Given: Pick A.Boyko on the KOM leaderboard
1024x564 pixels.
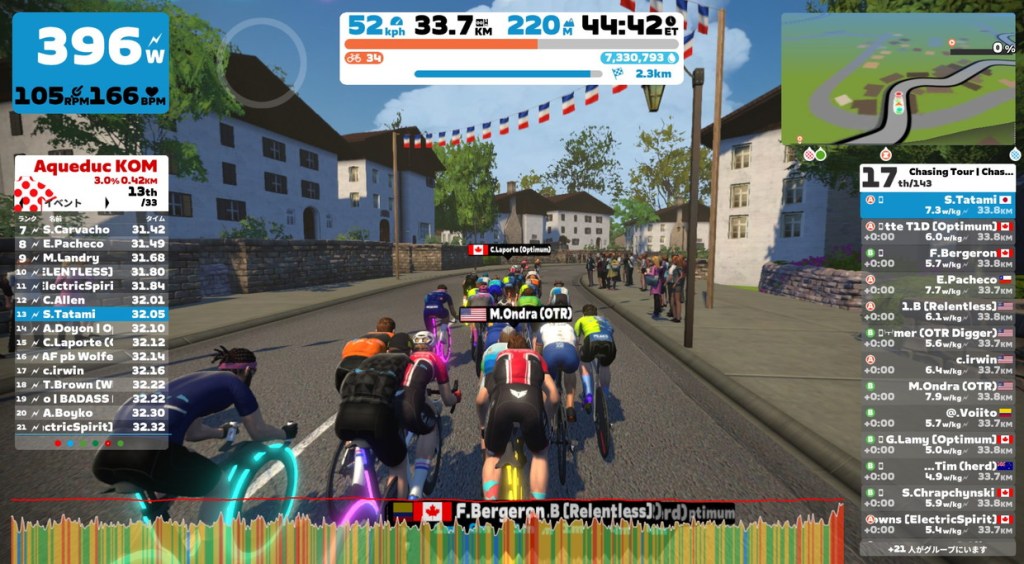Looking at the screenshot, I should 91,412.
